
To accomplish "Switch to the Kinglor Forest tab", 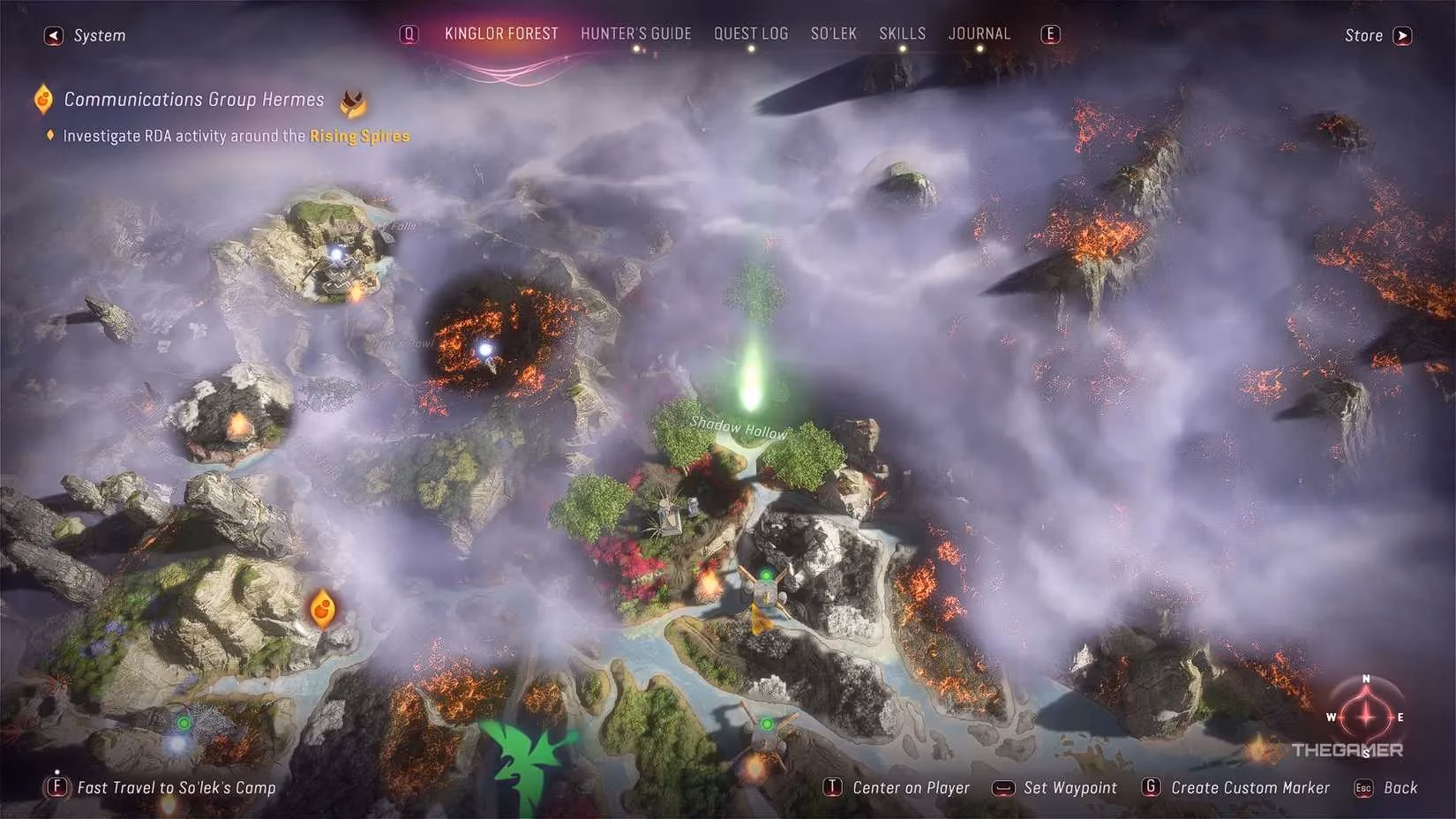I will point(501,34).
